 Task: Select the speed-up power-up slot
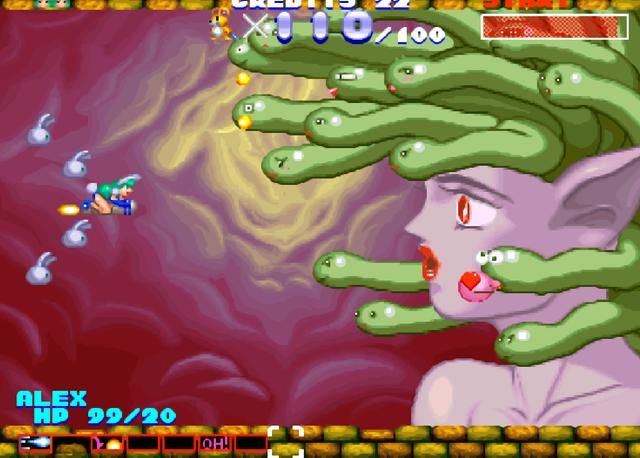coord(34,442)
